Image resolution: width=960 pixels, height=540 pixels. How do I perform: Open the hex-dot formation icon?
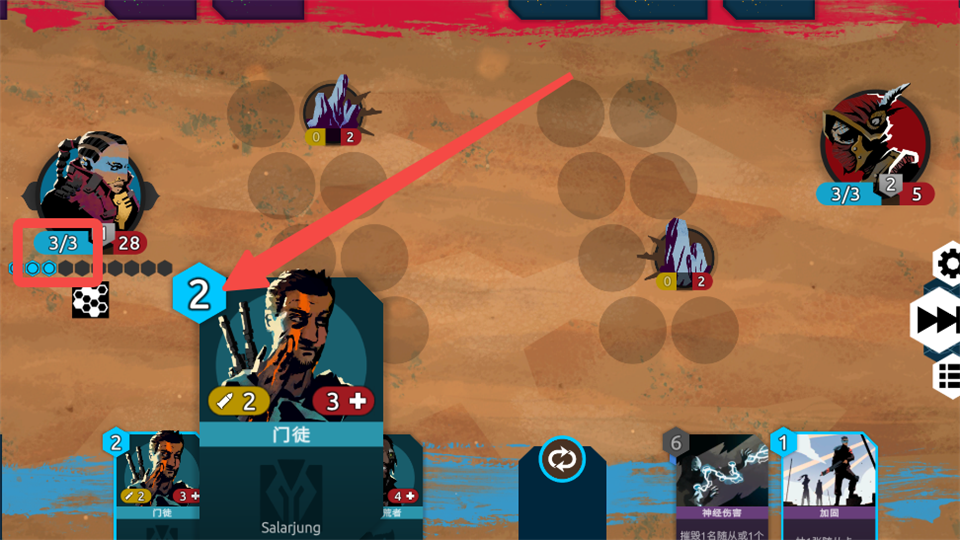click(90, 302)
